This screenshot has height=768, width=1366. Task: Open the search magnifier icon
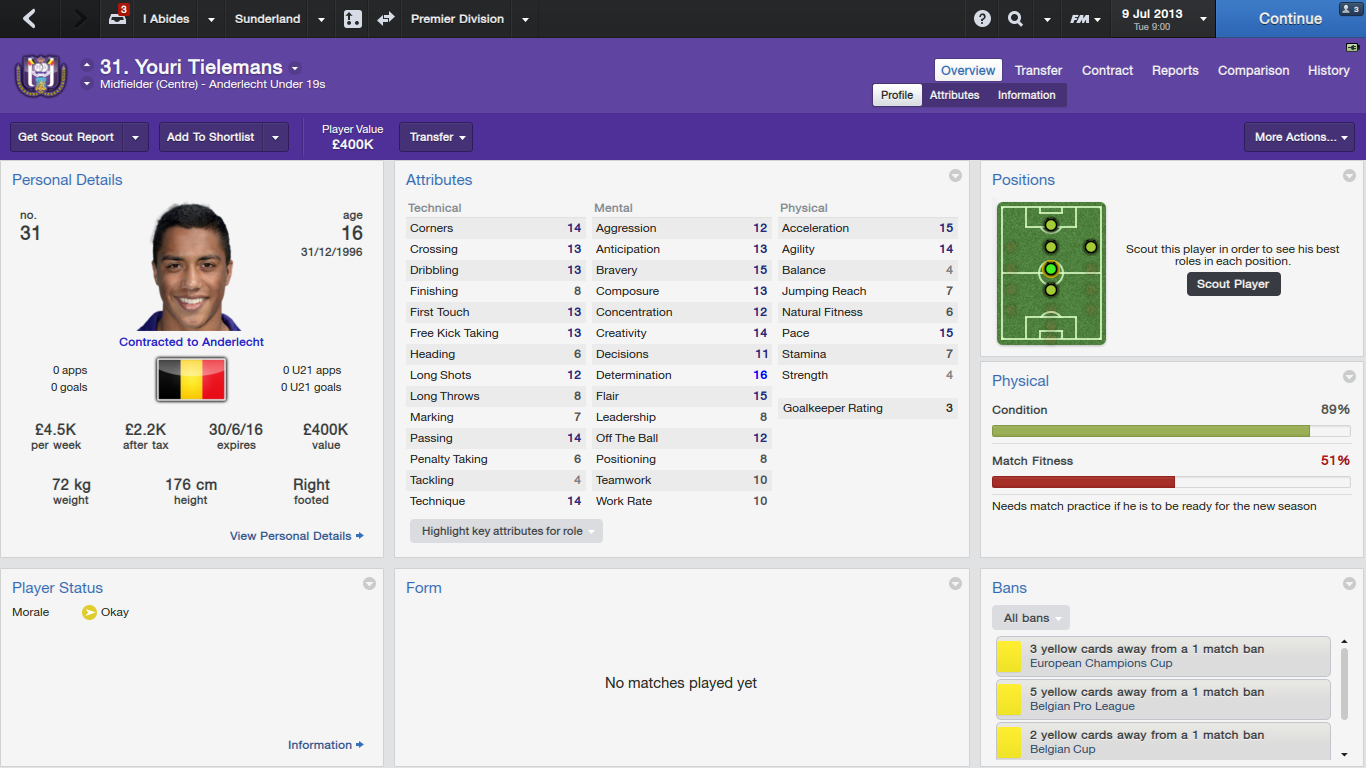[x=1015, y=18]
